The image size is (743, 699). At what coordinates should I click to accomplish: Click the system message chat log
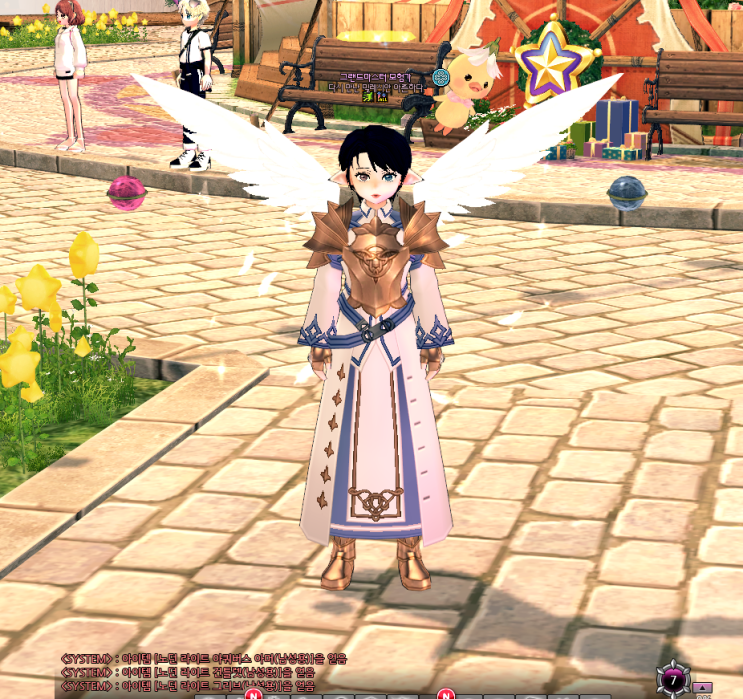190,672
